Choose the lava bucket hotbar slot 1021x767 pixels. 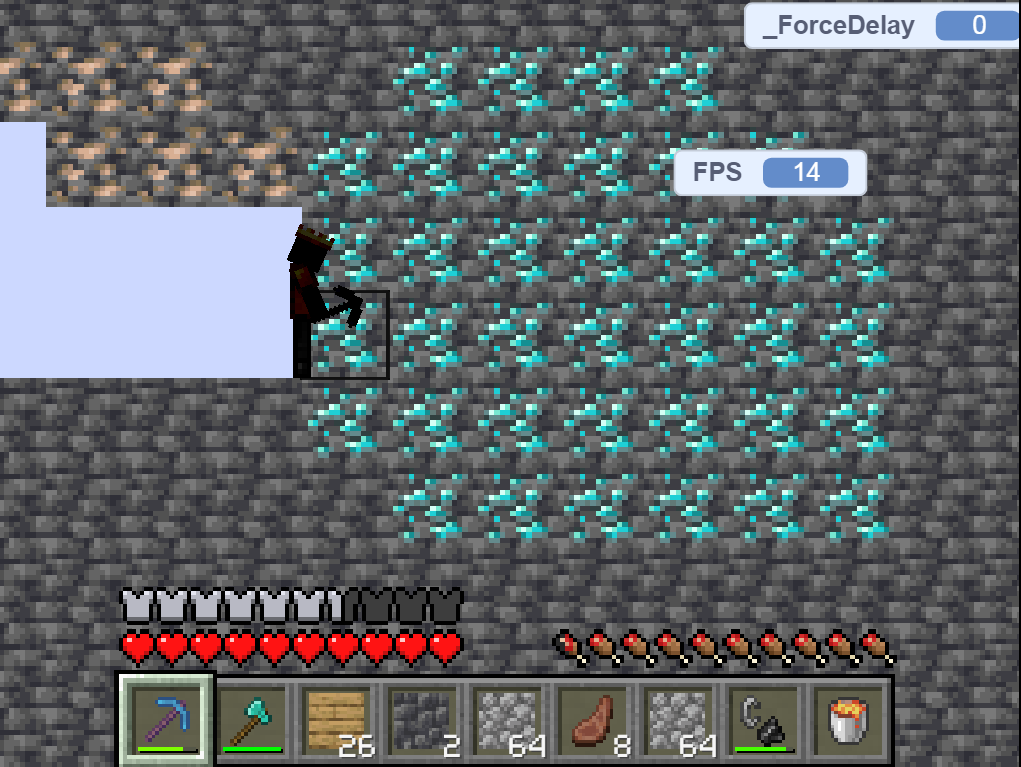[847, 720]
